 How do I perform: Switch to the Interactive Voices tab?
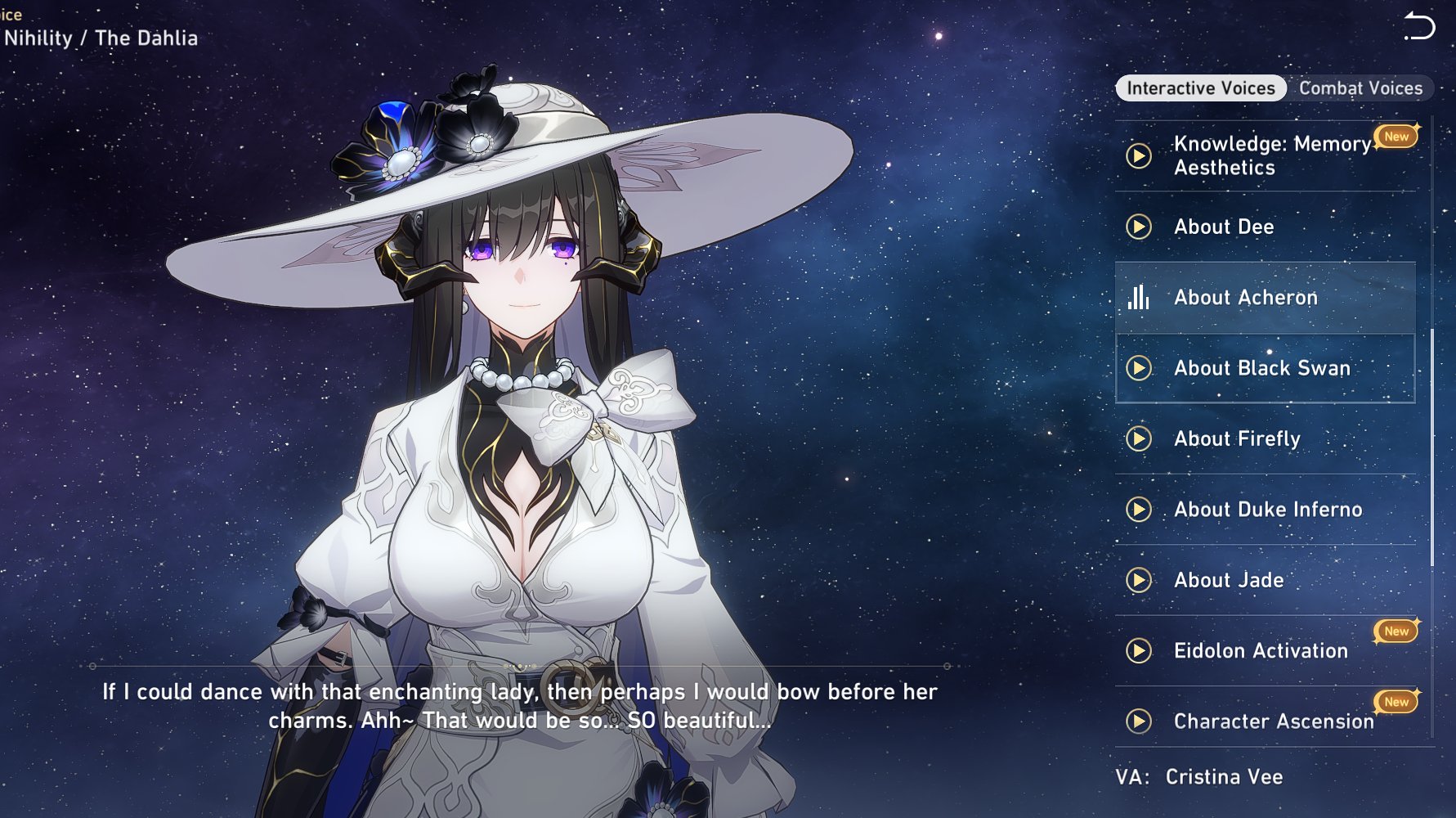[x=1200, y=88]
